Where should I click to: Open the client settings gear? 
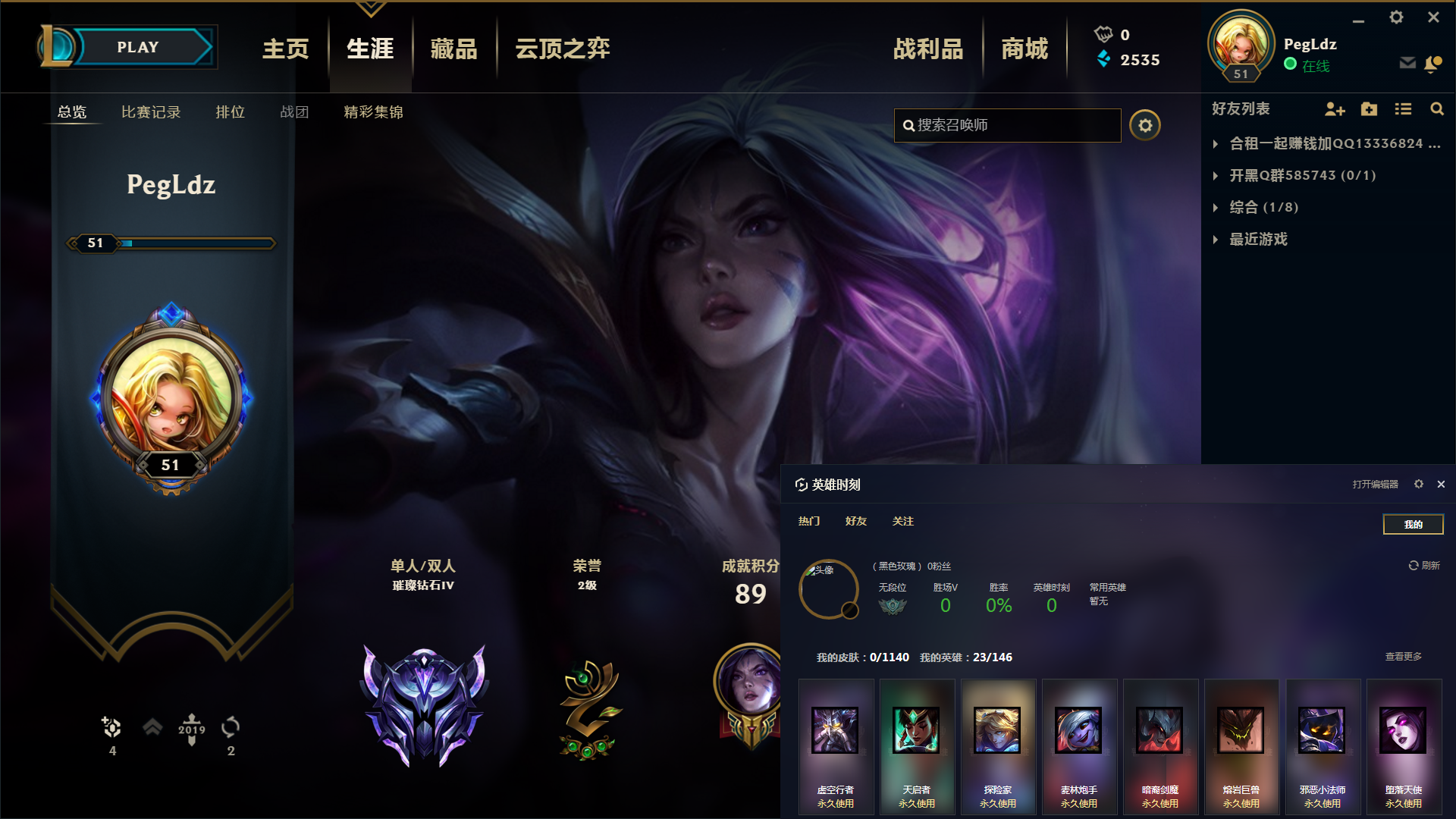coord(1395,17)
